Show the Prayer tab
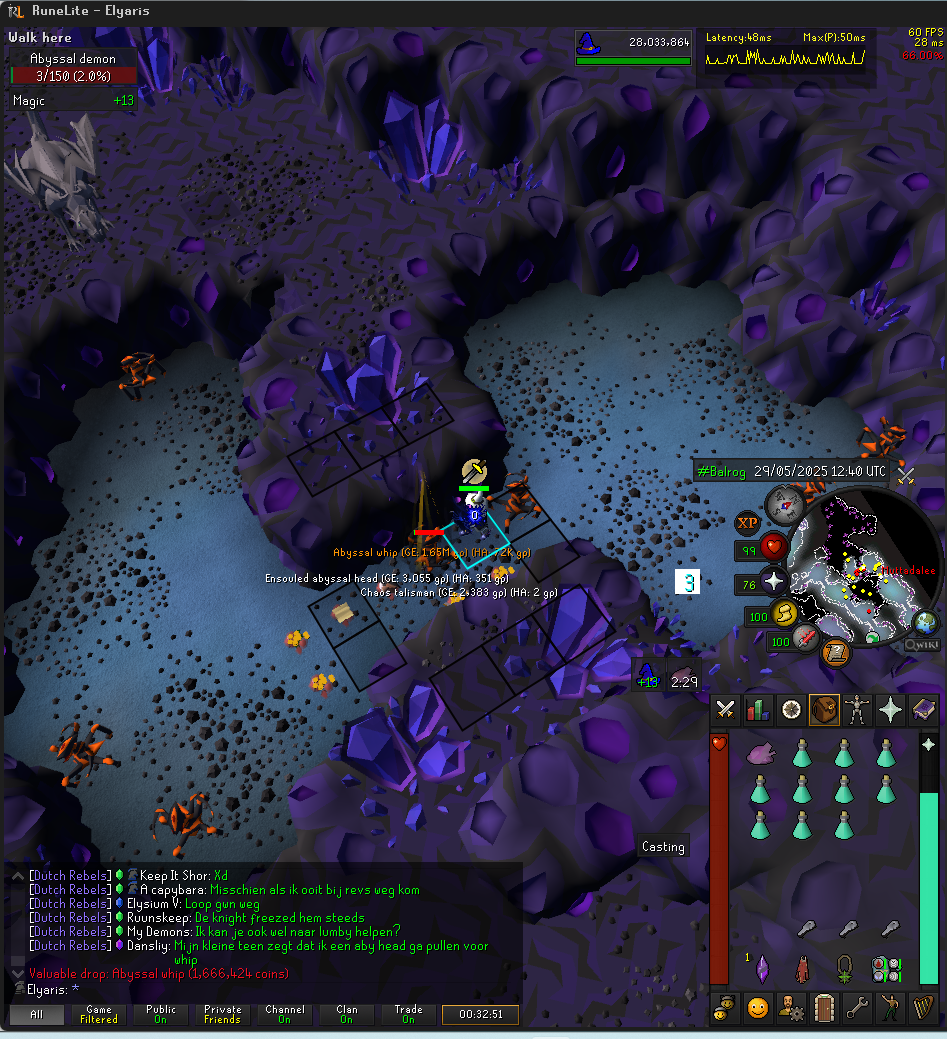947x1039 pixels. pos(890,710)
